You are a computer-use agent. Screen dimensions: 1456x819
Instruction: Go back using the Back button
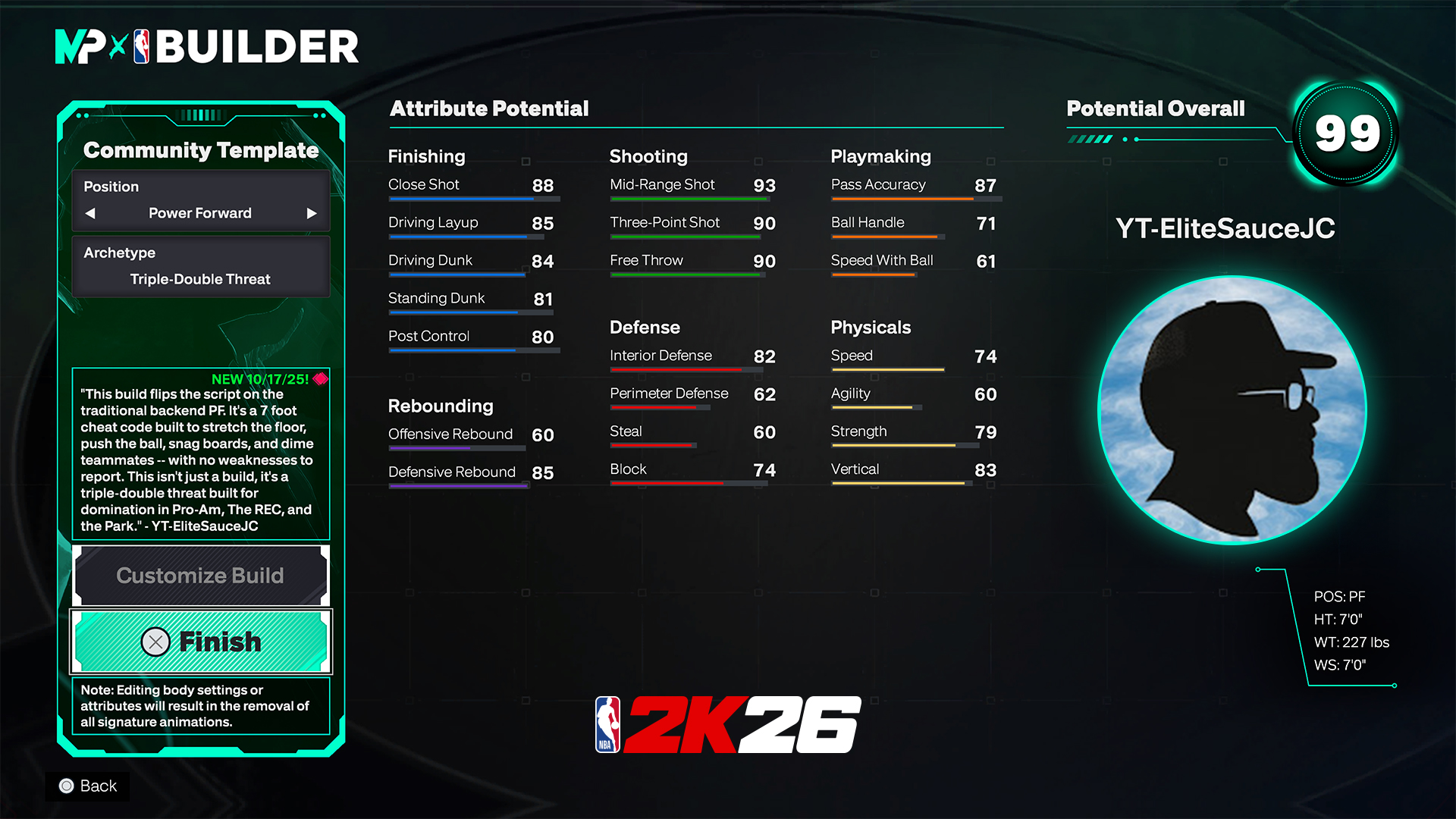tap(88, 786)
